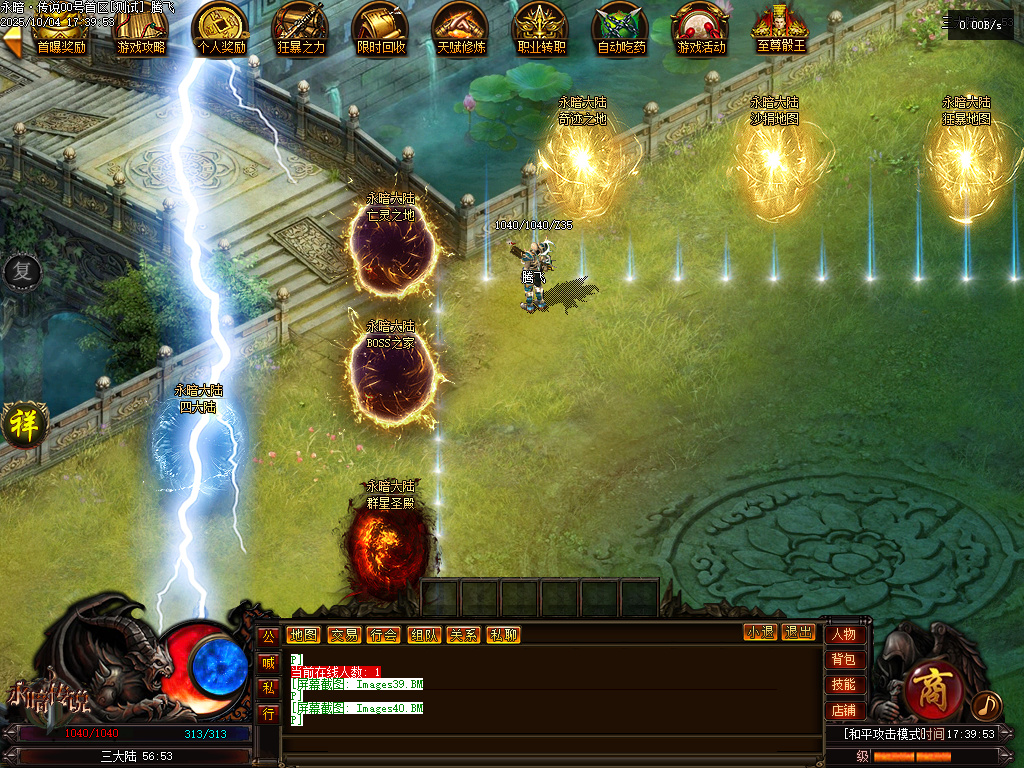This screenshot has height=768, width=1024.
Task: Click the 地图 map button
Action: (x=303, y=634)
